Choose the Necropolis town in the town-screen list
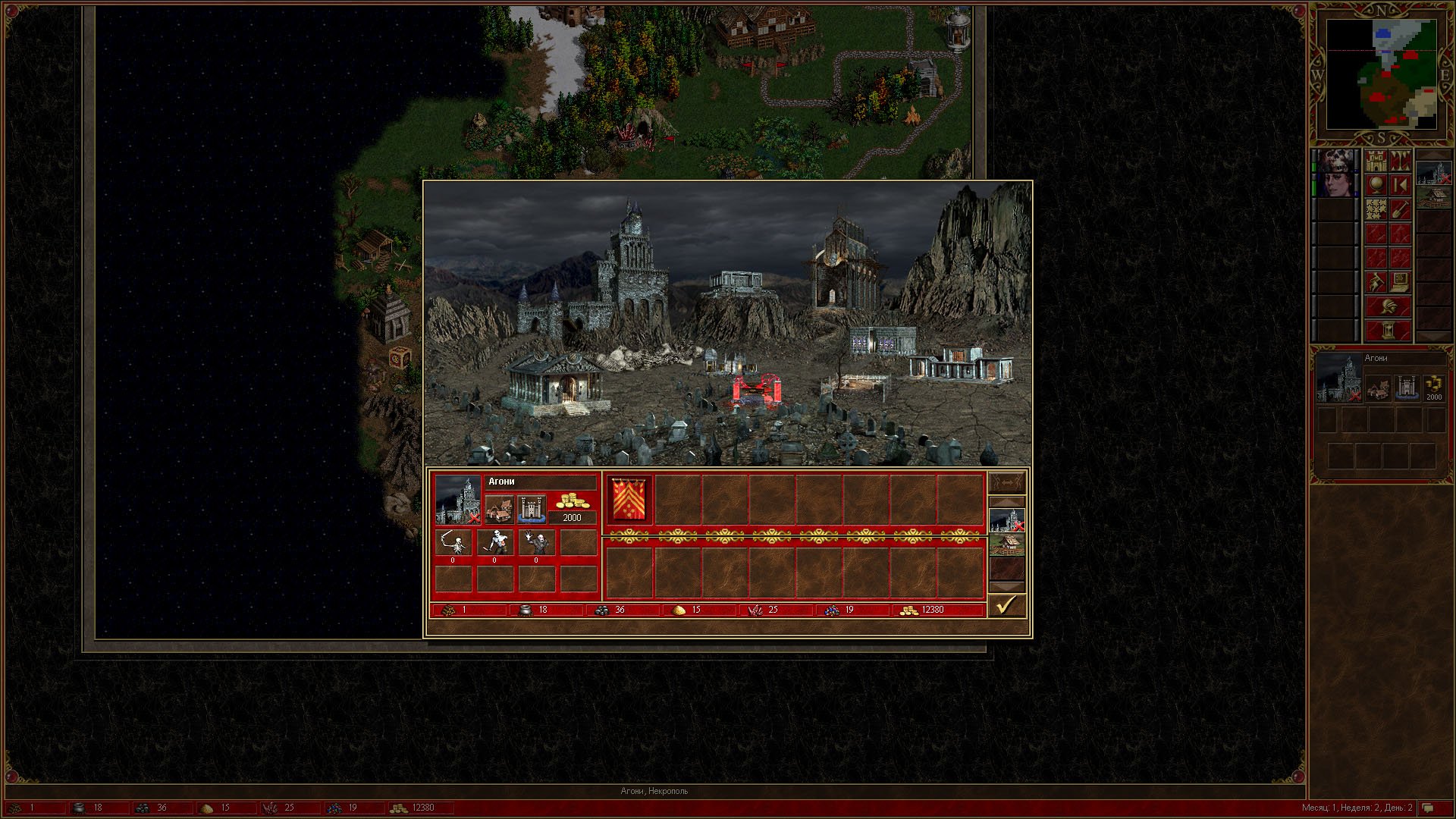Viewport: 1456px width, 819px height. coord(1006,520)
